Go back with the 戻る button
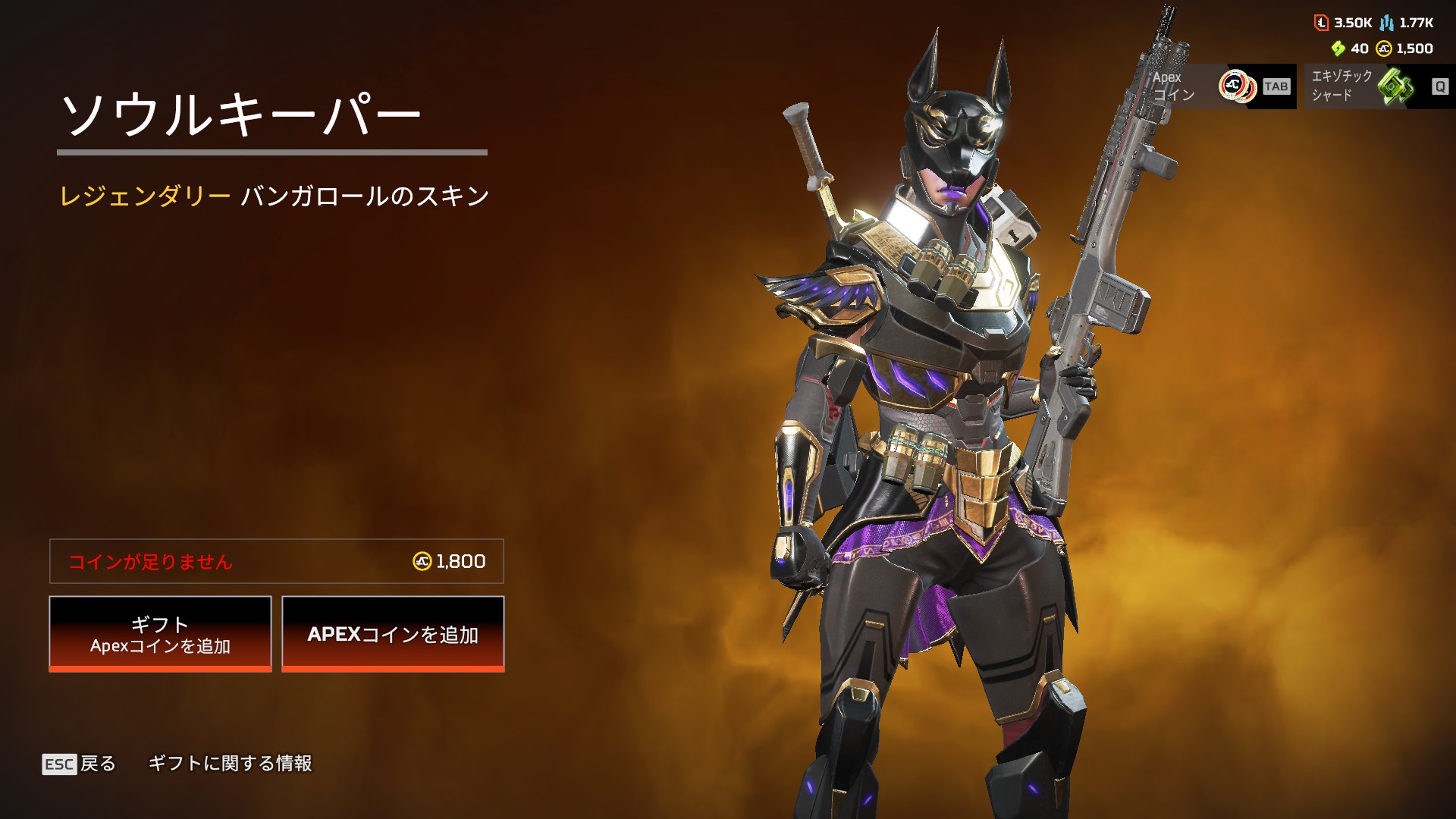Screen dimensions: 1456x819 click(80, 764)
